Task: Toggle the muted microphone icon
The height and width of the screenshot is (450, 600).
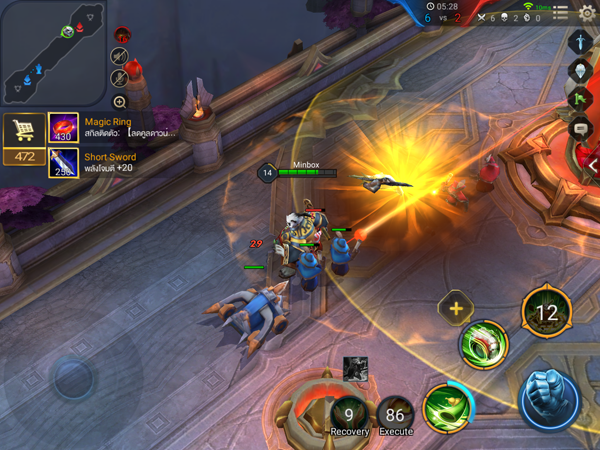Action: pyautogui.click(x=120, y=77)
